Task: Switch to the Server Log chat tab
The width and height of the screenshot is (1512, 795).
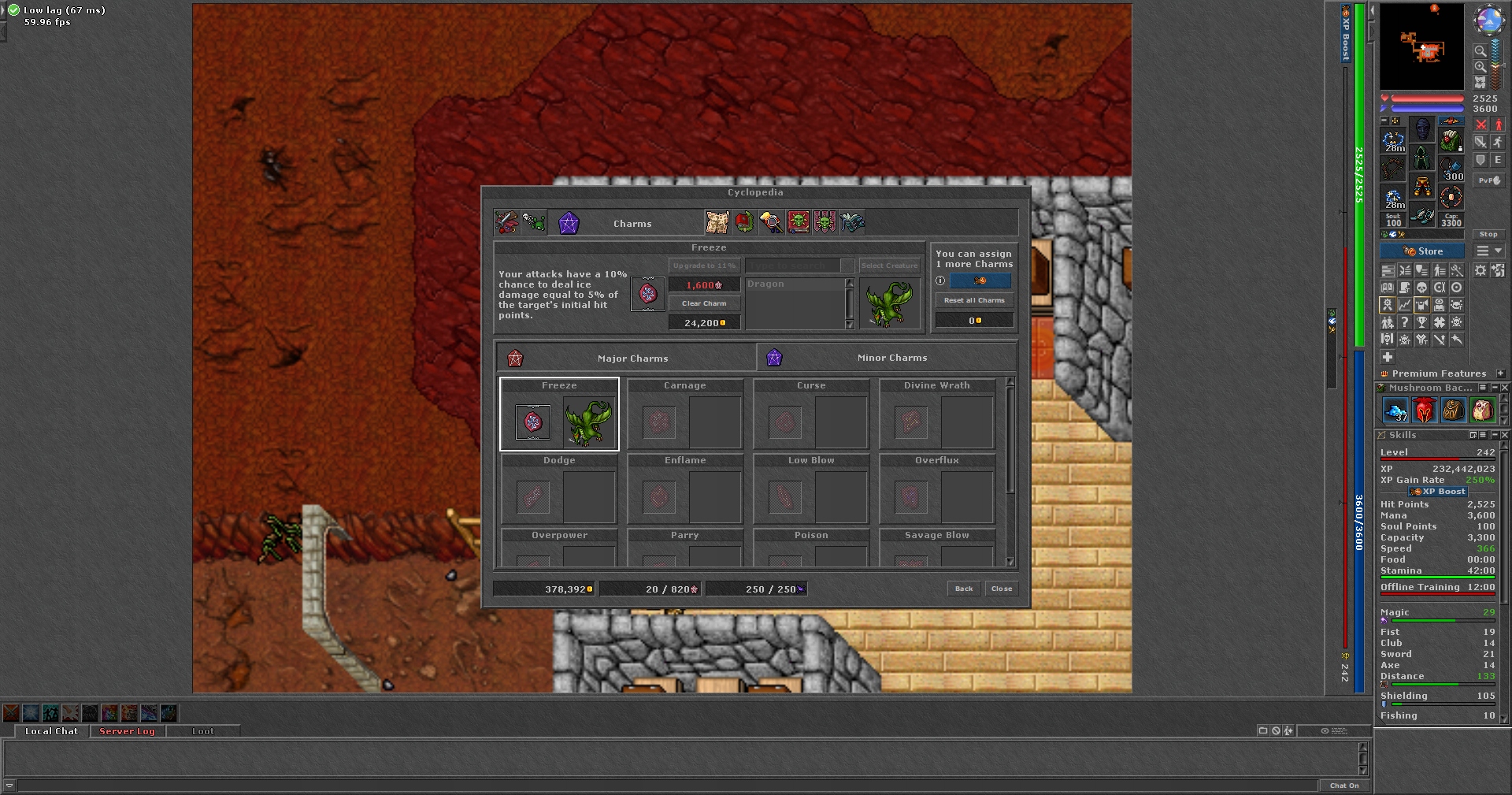Action: coord(127,731)
